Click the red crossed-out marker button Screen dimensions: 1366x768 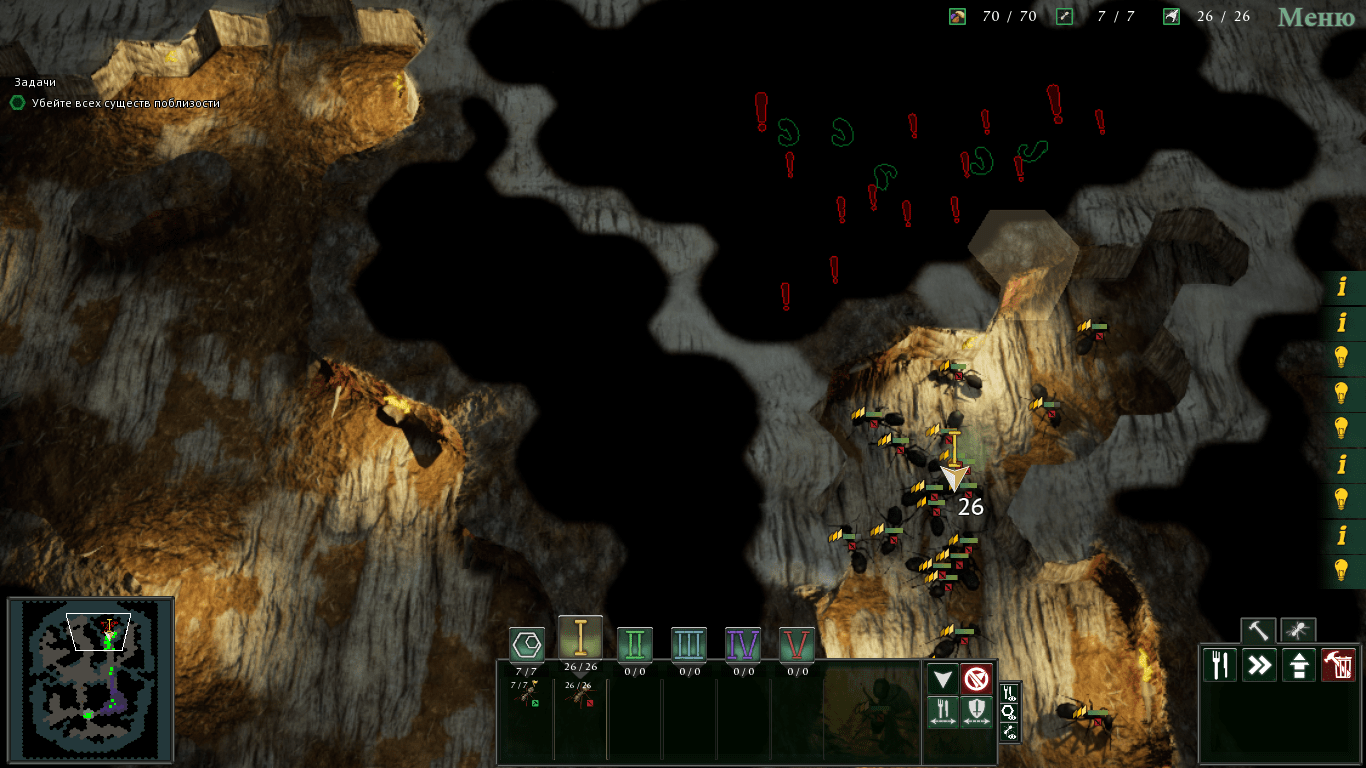(977, 680)
